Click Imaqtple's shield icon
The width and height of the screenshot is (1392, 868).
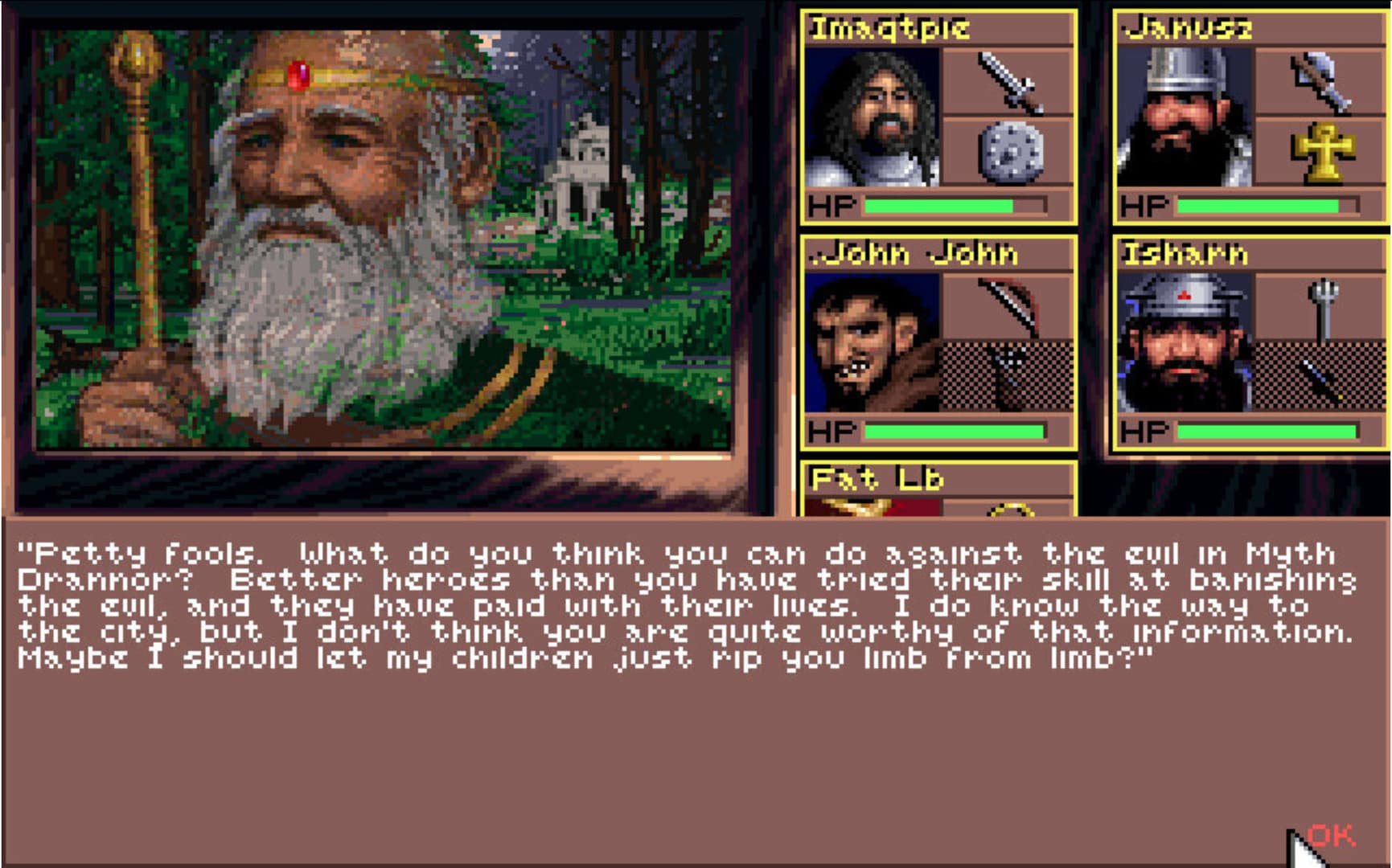tap(1009, 153)
